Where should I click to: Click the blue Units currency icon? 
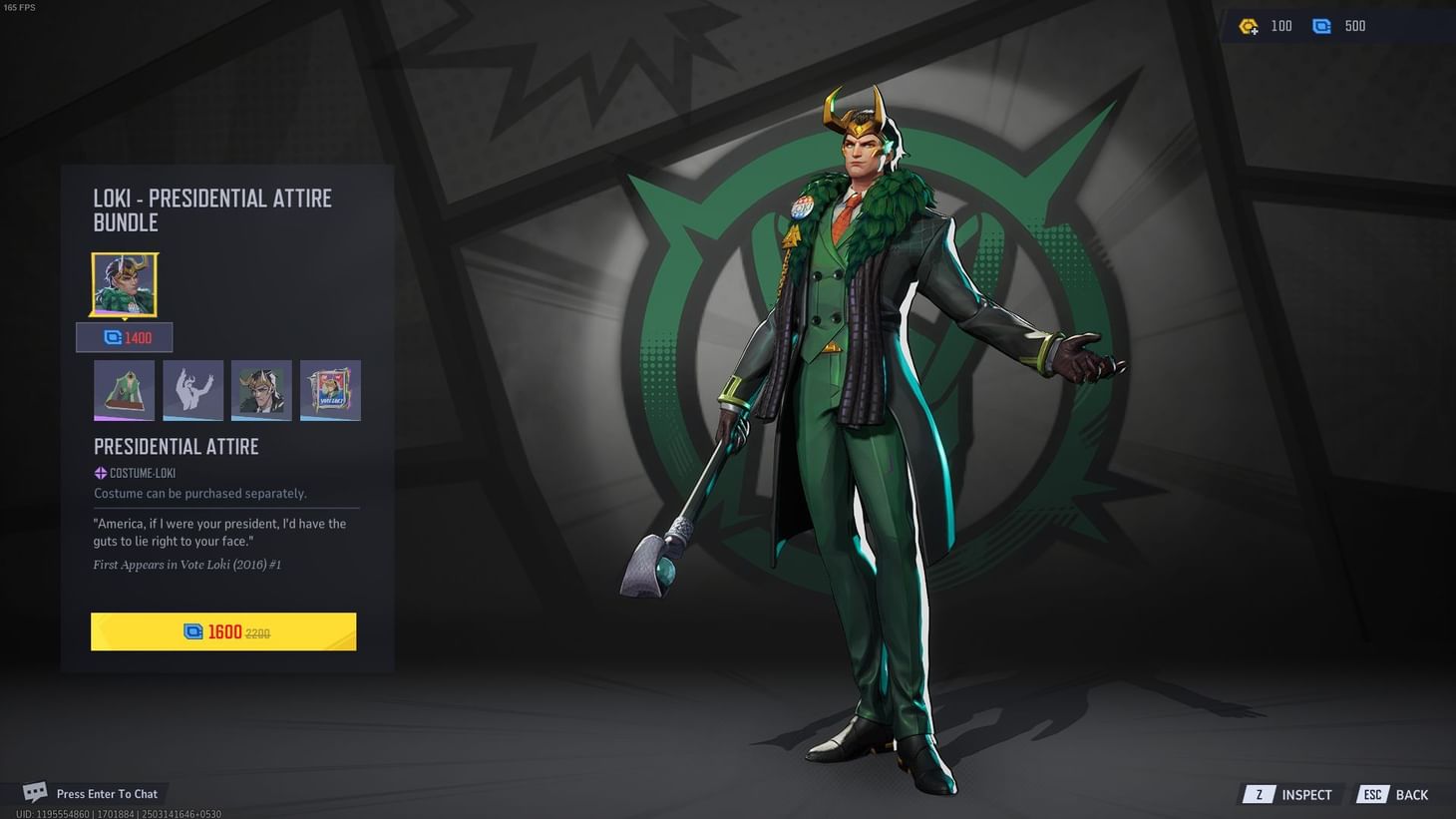click(1322, 26)
